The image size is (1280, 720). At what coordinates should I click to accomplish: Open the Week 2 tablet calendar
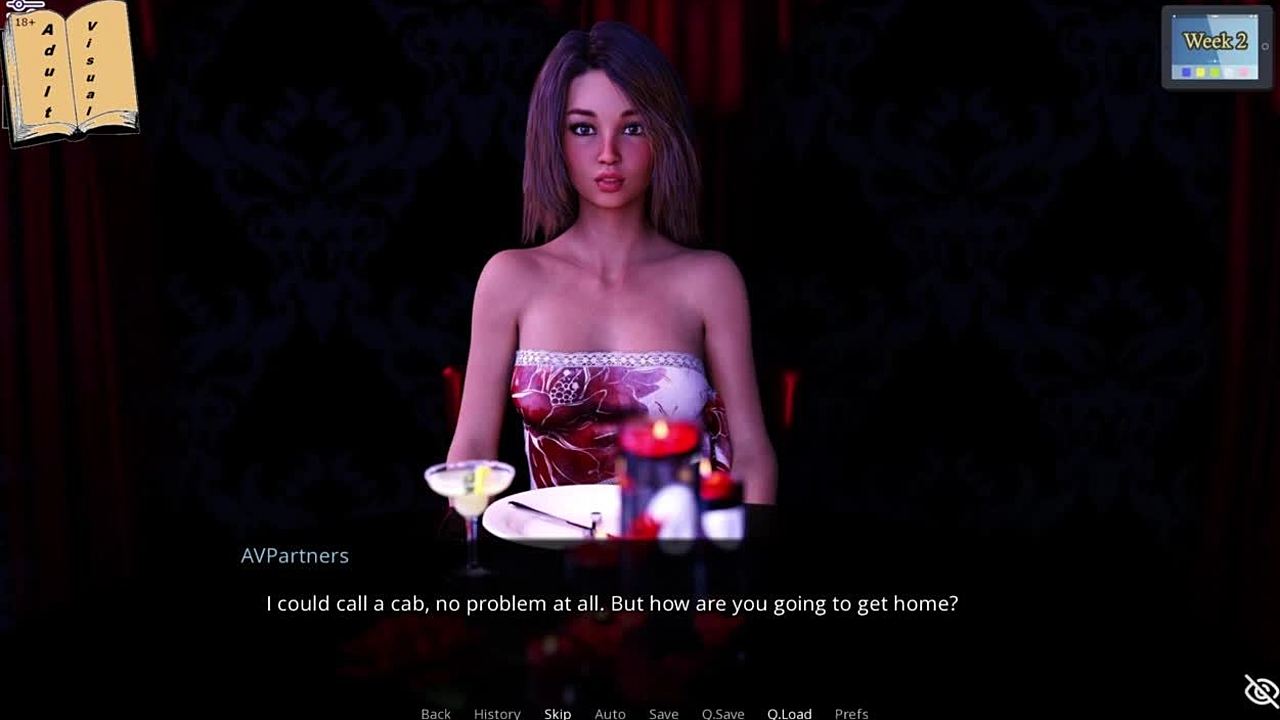pos(1216,47)
